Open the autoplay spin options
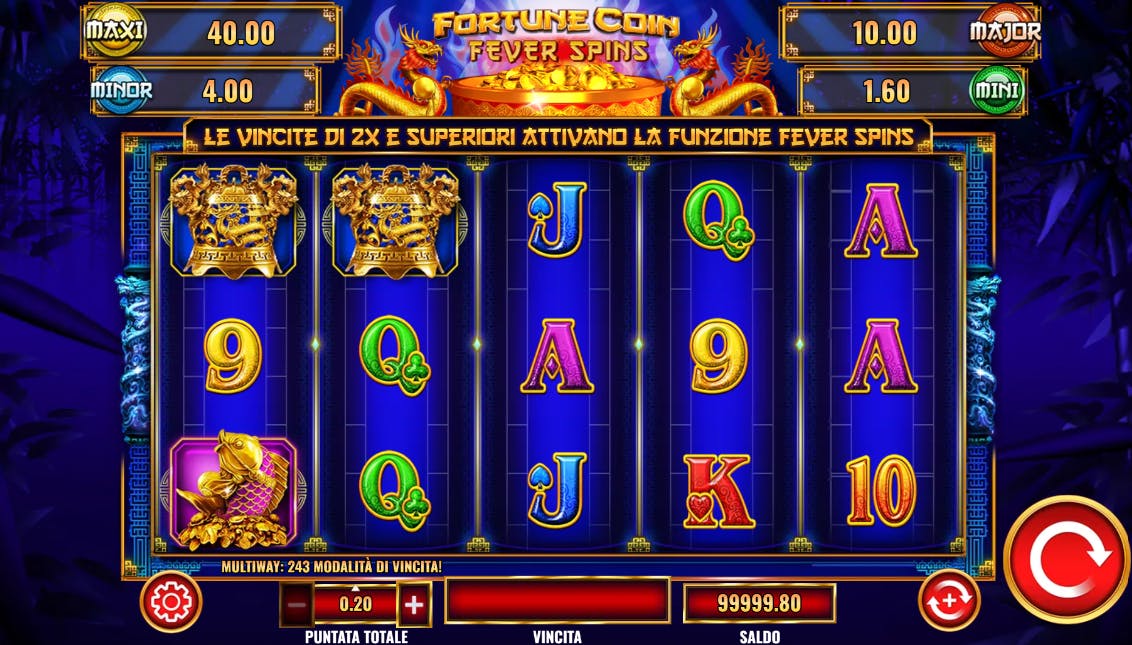The height and width of the screenshot is (645, 1132). click(949, 601)
